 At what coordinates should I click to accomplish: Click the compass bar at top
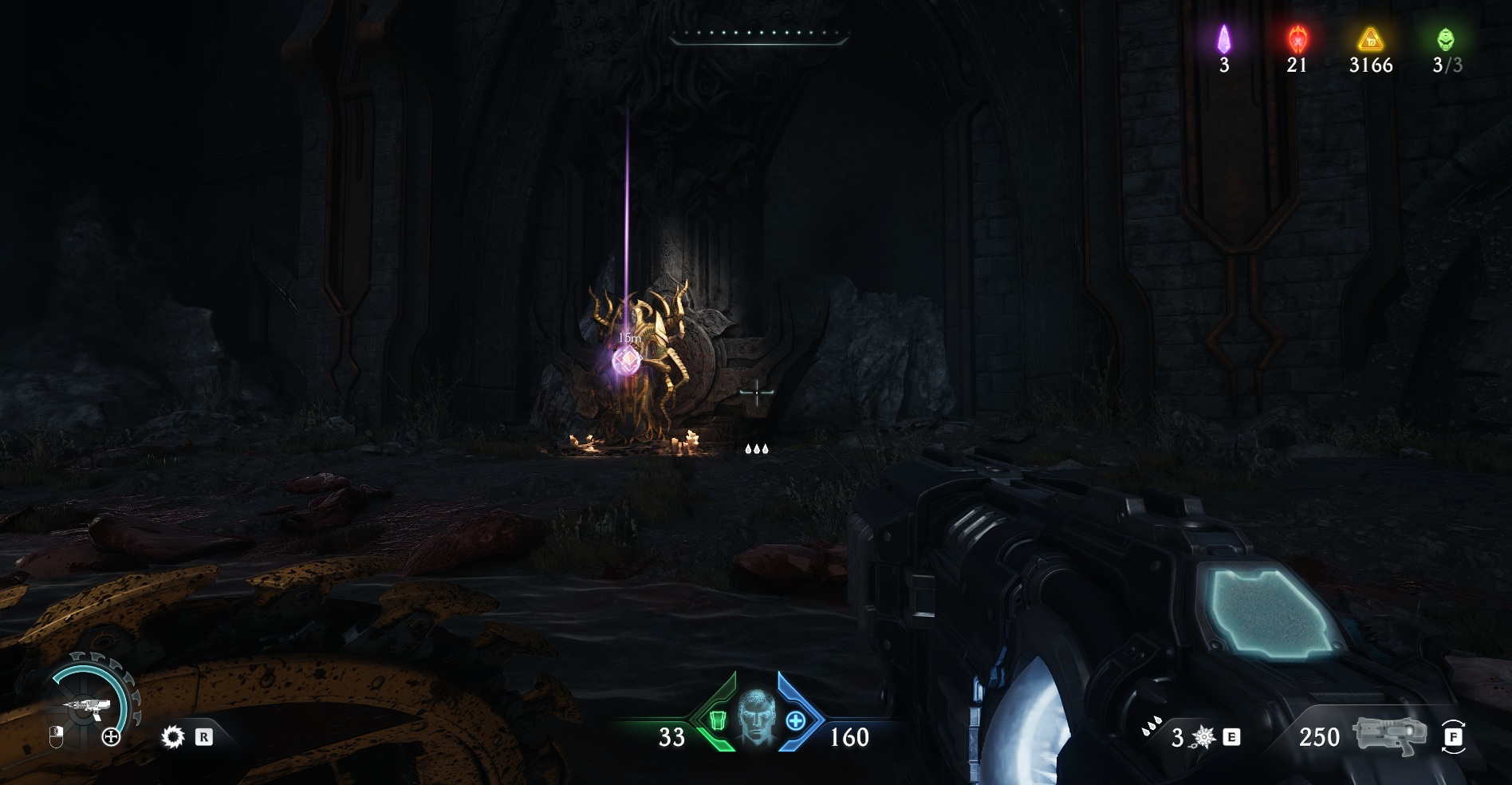tap(757, 36)
